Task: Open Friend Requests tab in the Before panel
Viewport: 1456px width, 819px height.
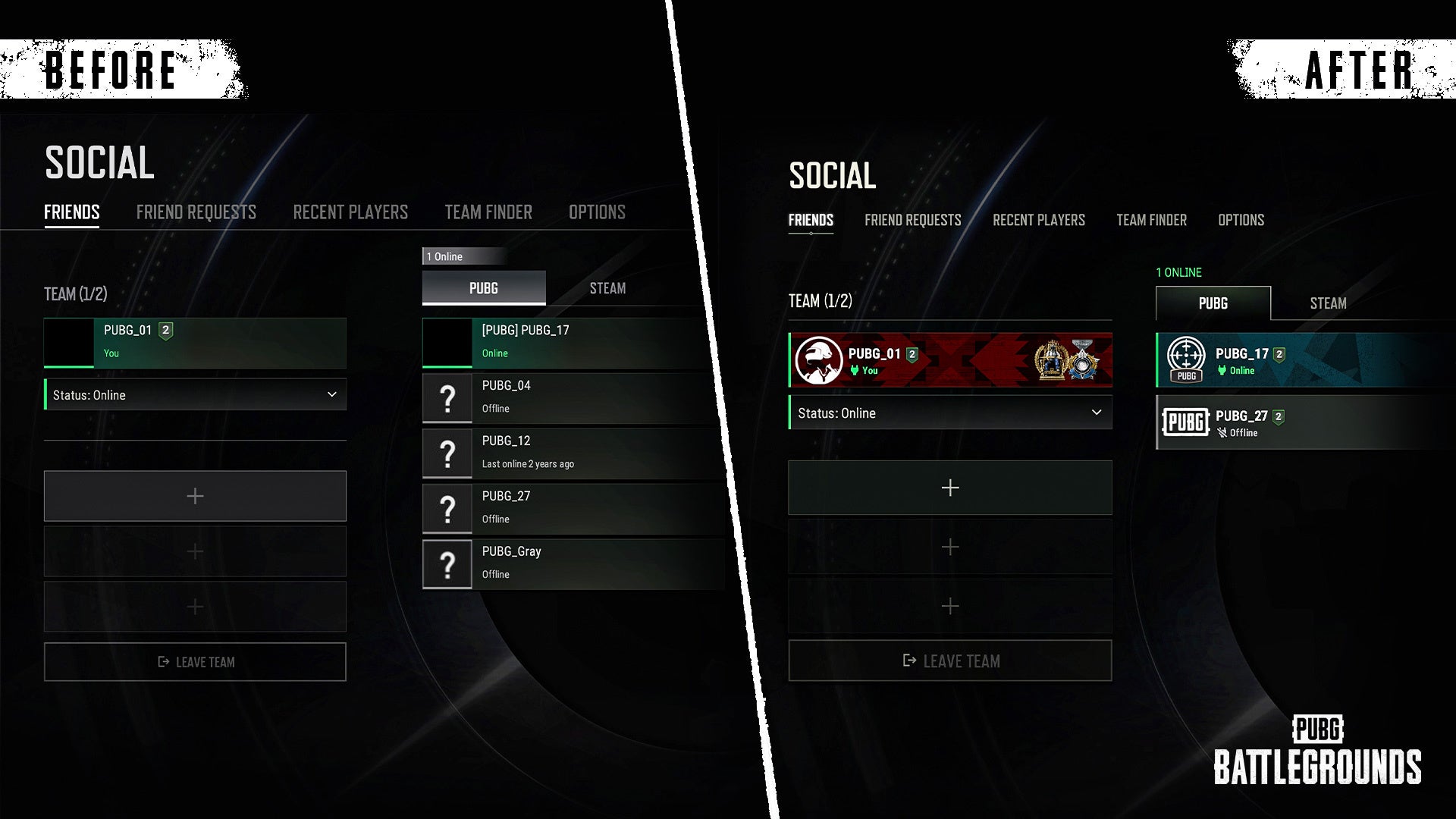Action: [196, 212]
